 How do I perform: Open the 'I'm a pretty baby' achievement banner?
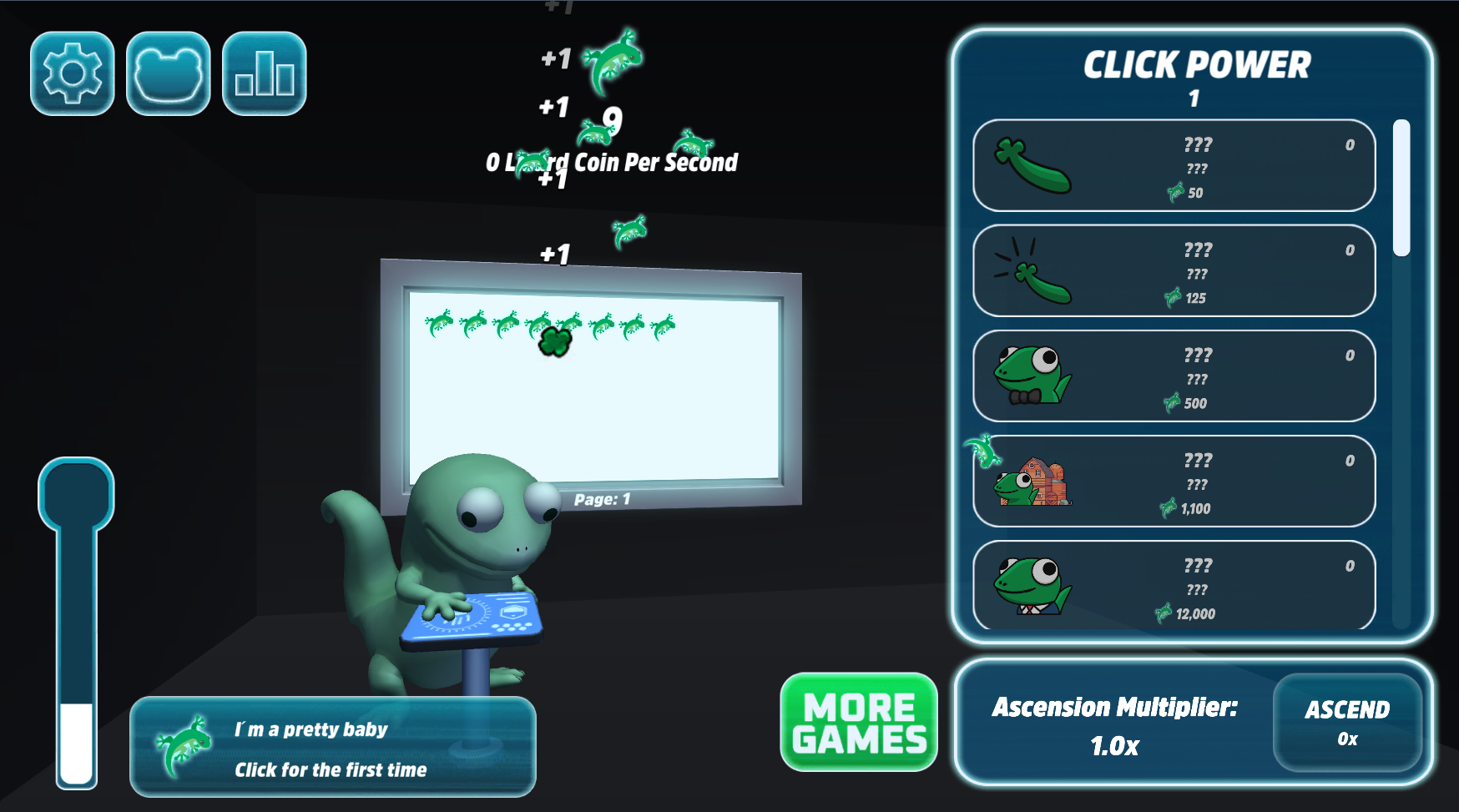pos(333,747)
